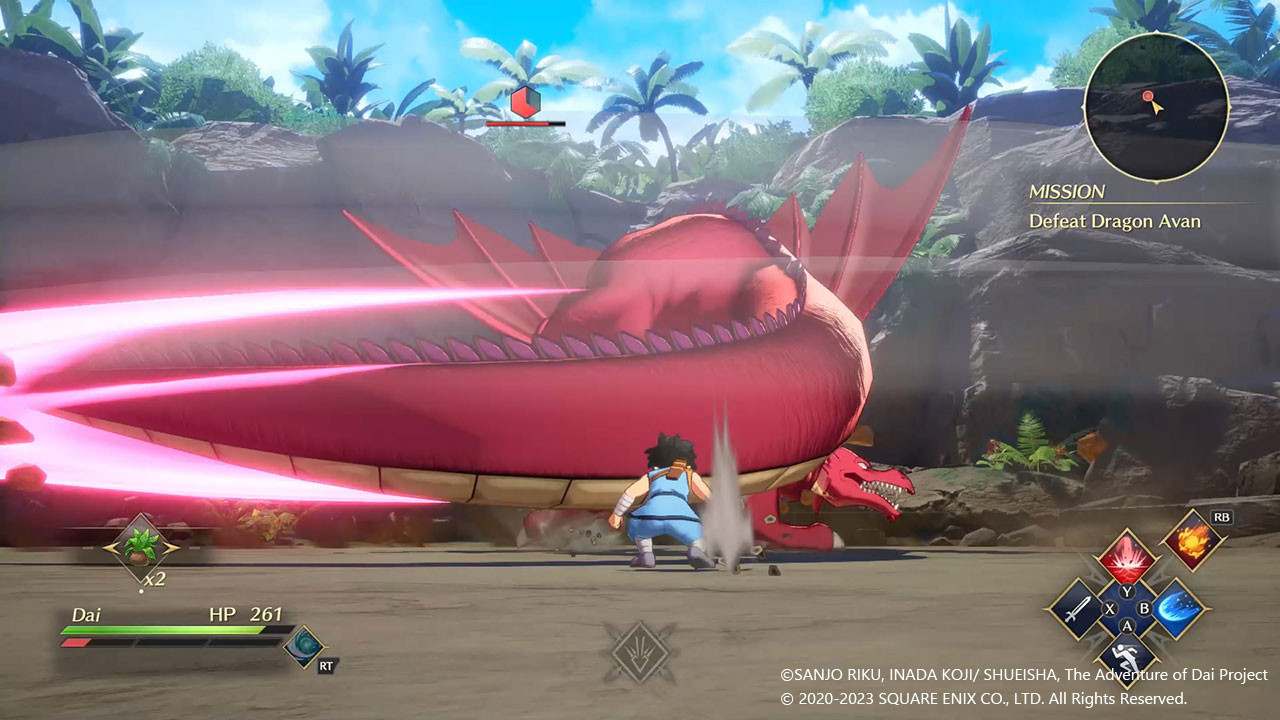Image resolution: width=1280 pixels, height=720 pixels.
Task: Use the running figure dash icon
Action: click(x=1127, y=658)
